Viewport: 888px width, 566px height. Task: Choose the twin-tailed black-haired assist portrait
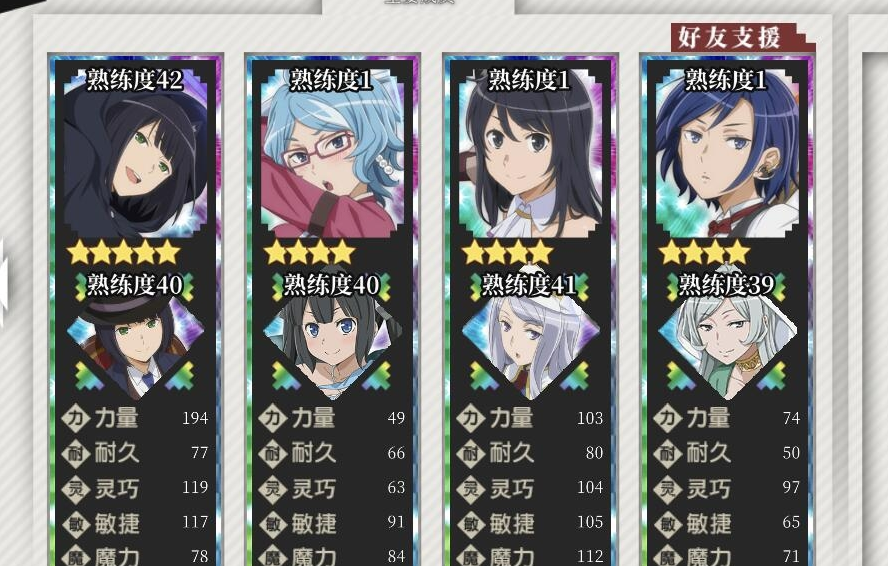click(x=331, y=345)
